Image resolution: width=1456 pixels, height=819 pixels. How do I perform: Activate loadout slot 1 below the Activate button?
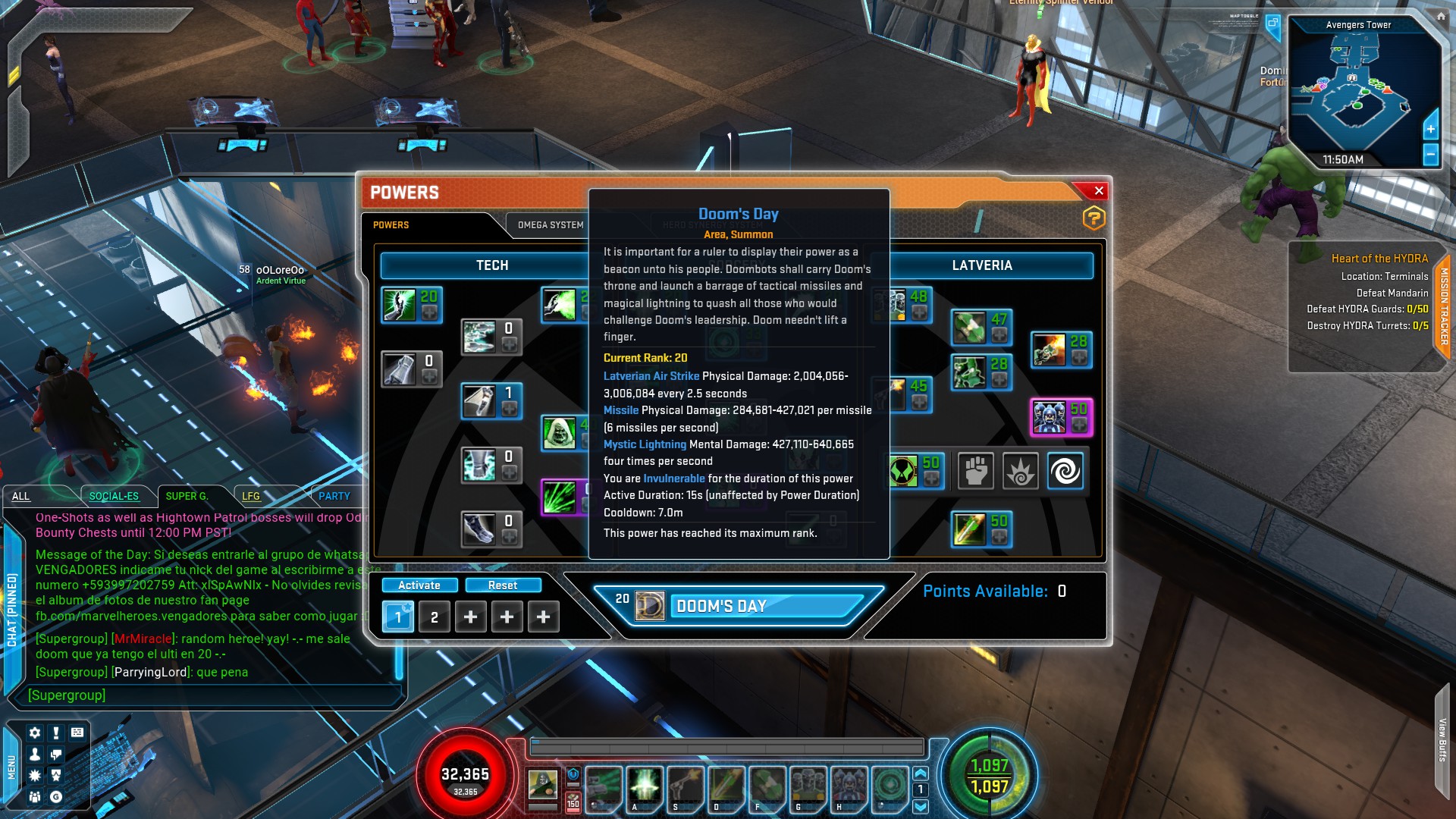398,617
